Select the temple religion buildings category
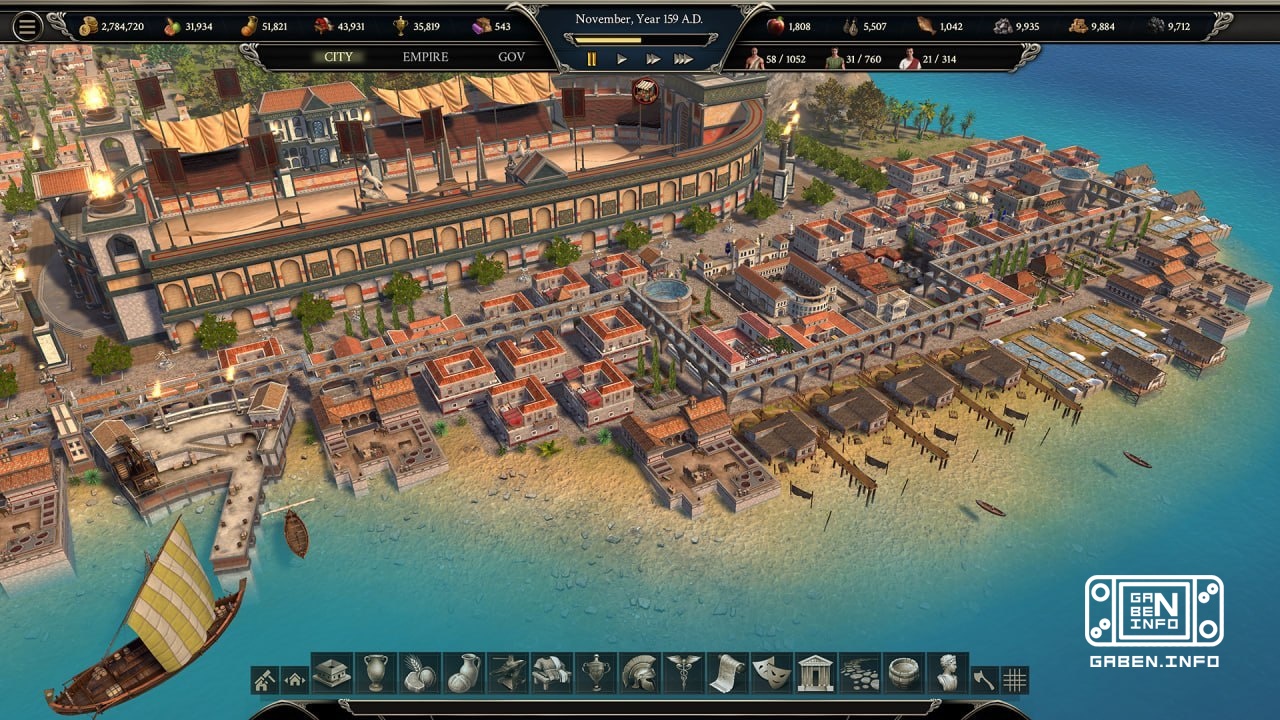The image size is (1280, 720). coord(815,677)
